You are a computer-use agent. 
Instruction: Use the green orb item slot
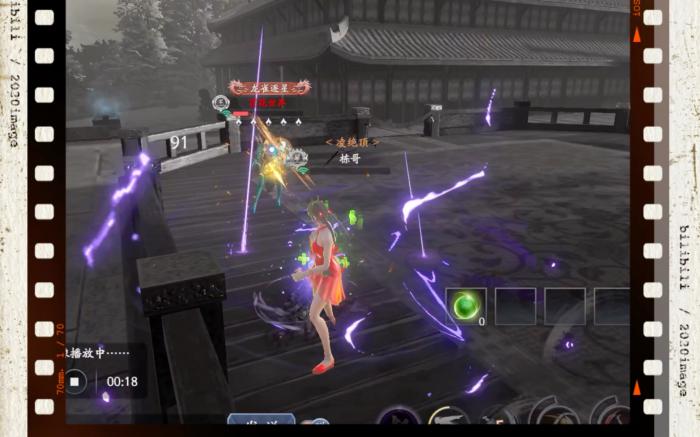(464, 306)
